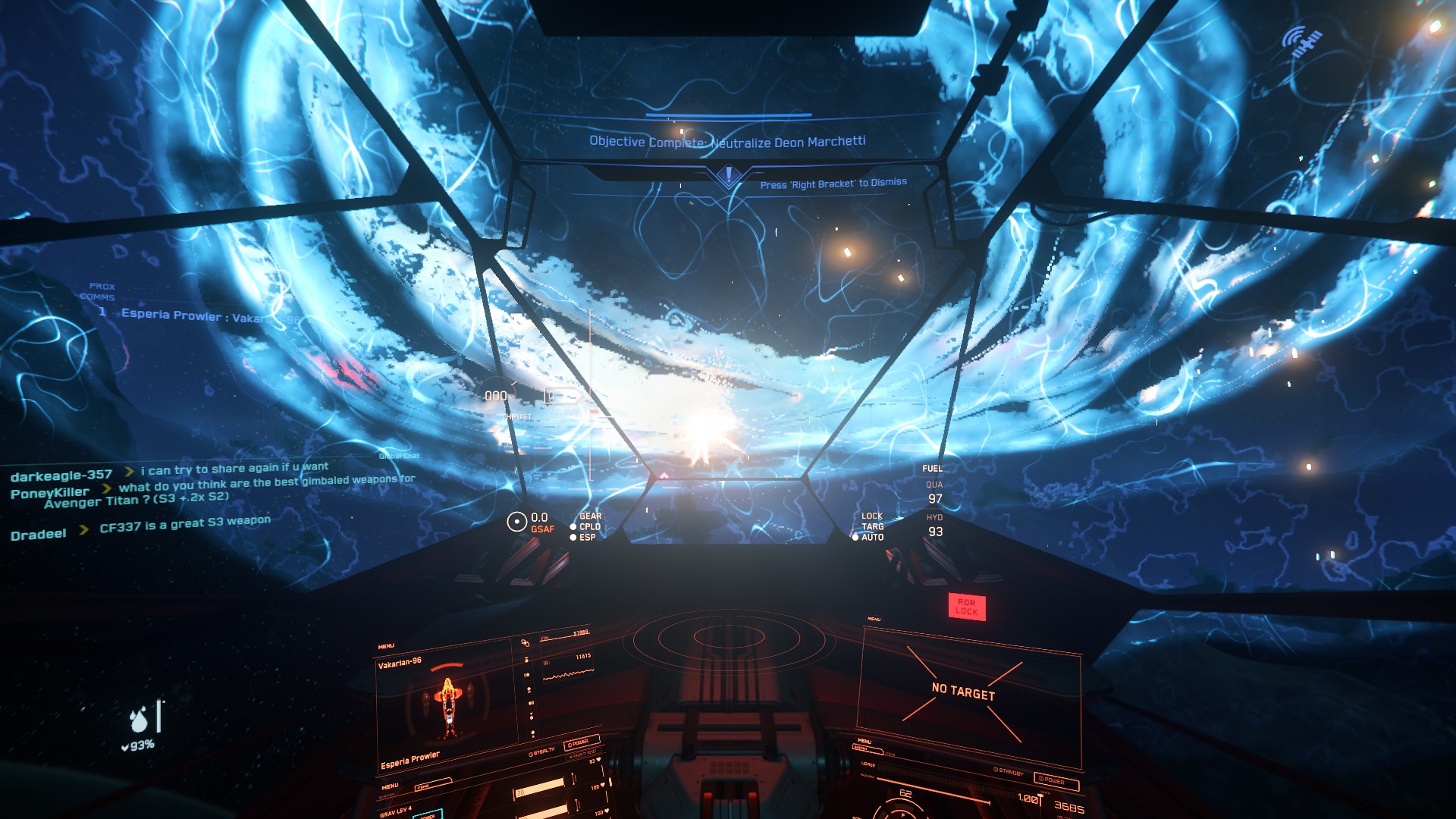1456x819 pixels.
Task: Click the Global Chat label
Action: coord(399,456)
